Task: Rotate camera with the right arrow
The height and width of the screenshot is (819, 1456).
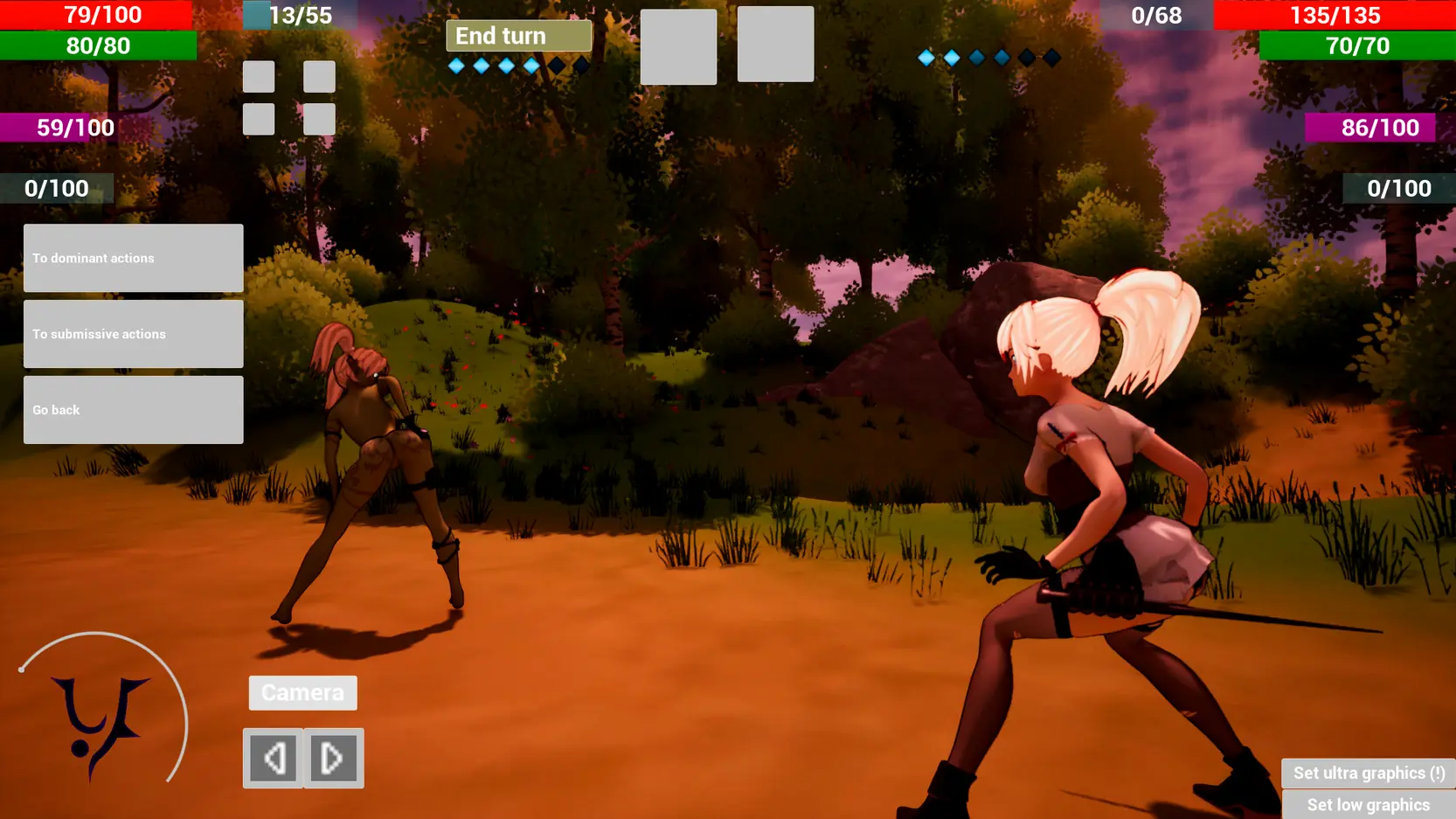Action: coord(333,758)
